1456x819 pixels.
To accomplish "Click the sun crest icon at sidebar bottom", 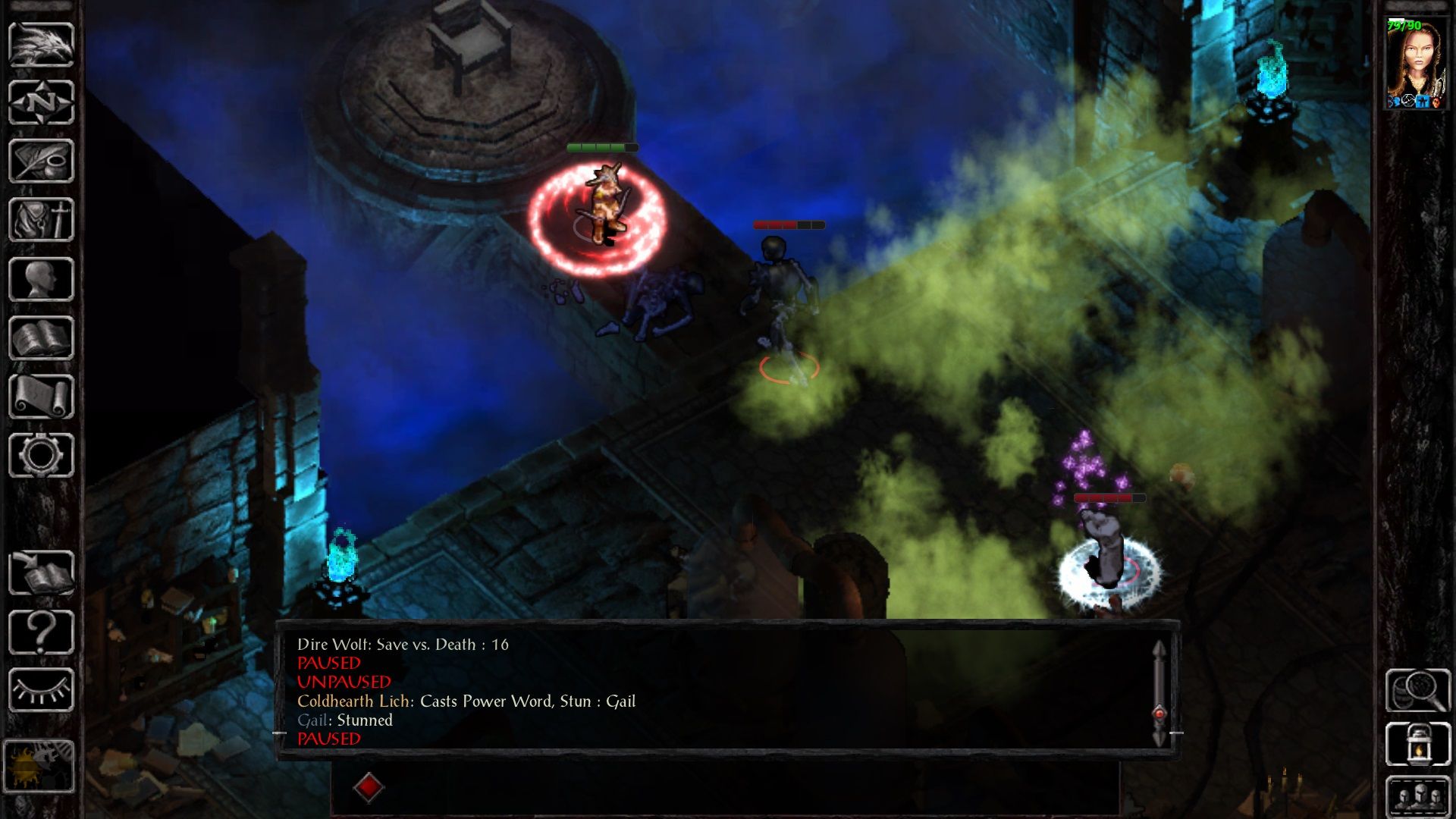I will coord(42,762).
